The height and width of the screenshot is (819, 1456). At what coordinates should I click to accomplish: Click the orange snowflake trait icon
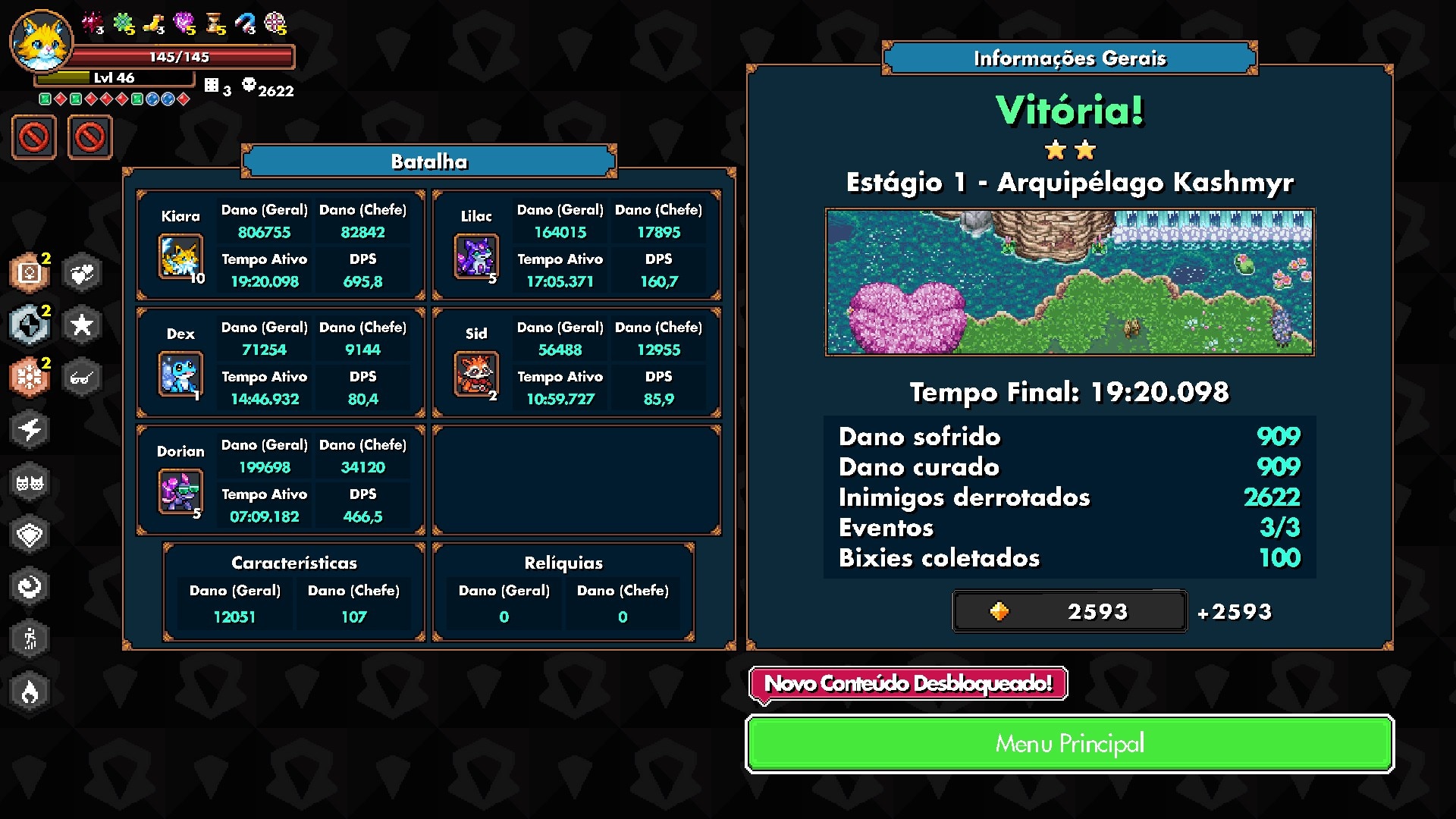(30, 378)
